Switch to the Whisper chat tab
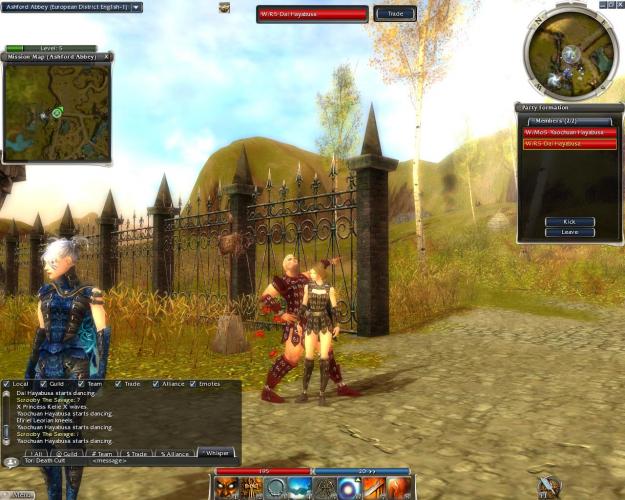Viewport: 625px width, 500px height. coord(215,453)
